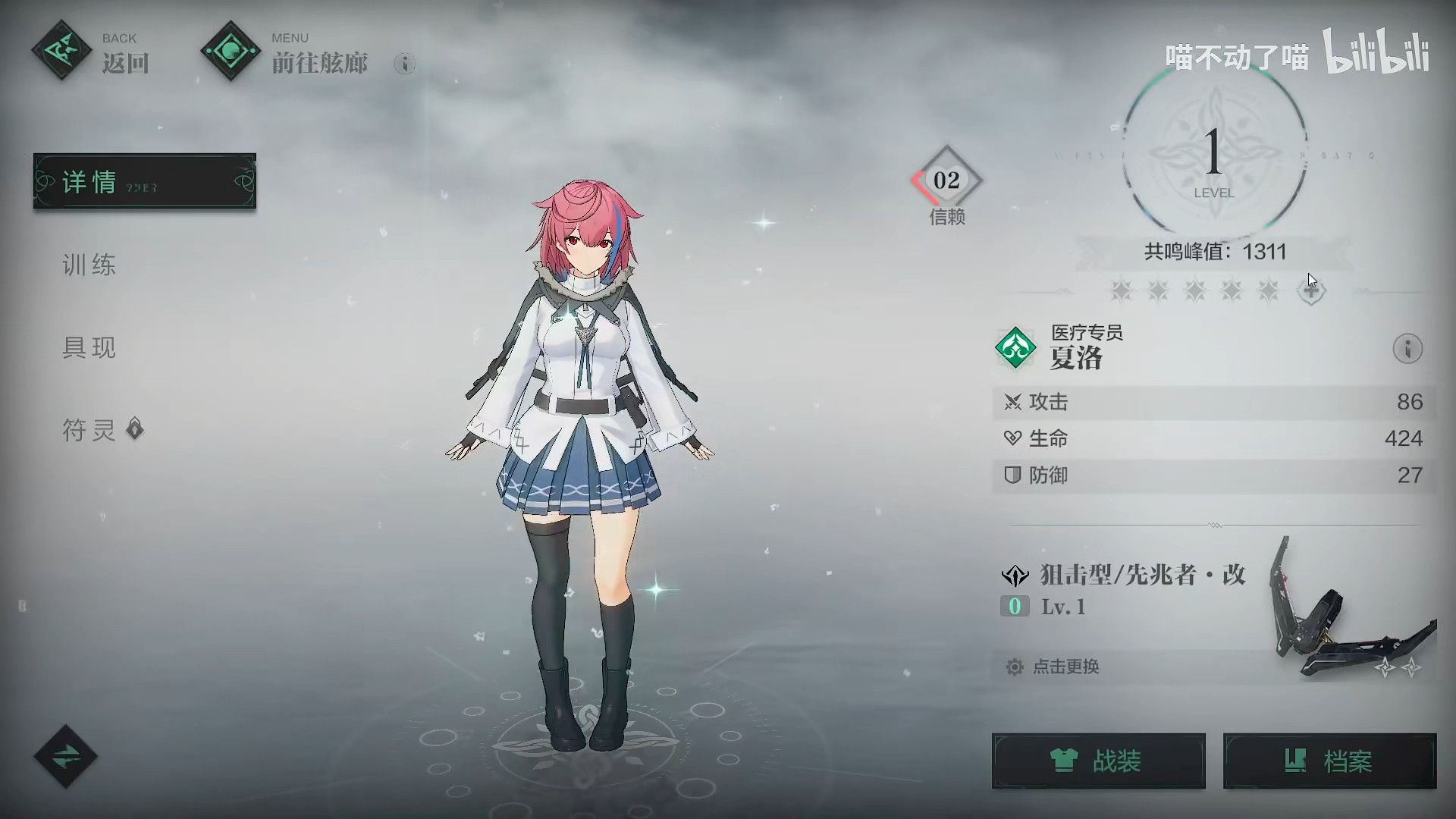Viewport: 1456px width, 819px height.
Task: Select the 详情 tab
Action: (145, 181)
